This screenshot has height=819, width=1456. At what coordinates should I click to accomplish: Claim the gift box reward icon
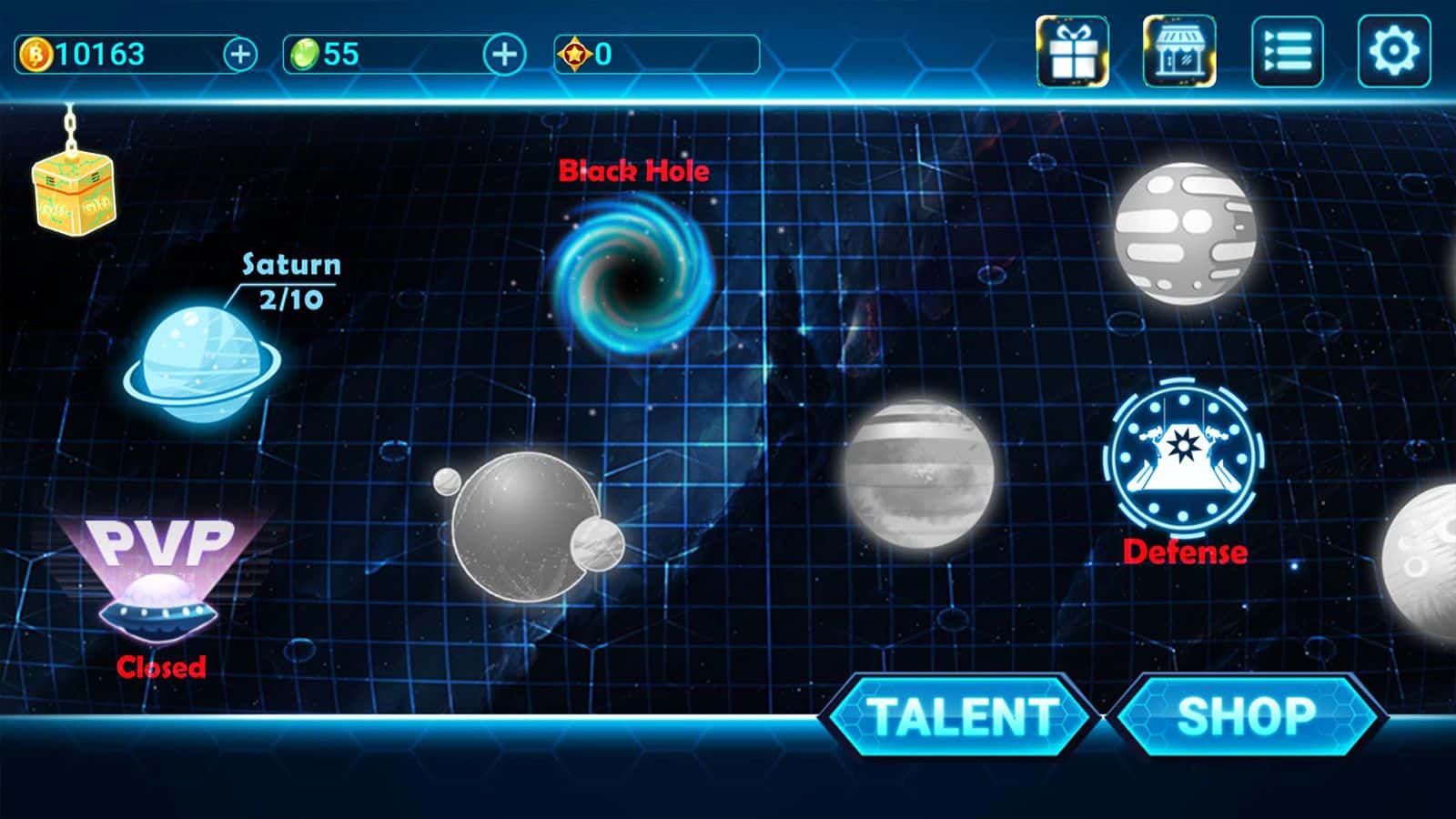click(1072, 52)
